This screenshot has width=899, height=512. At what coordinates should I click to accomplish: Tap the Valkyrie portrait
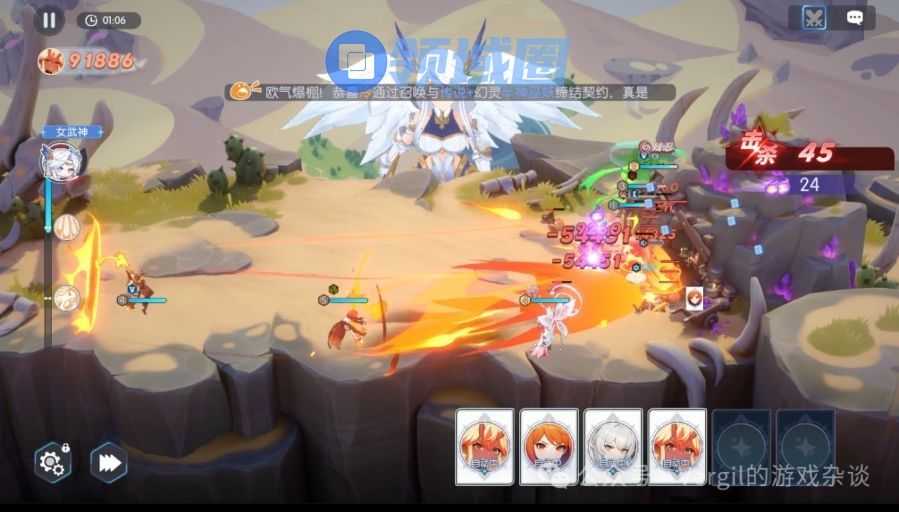(x=61, y=160)
